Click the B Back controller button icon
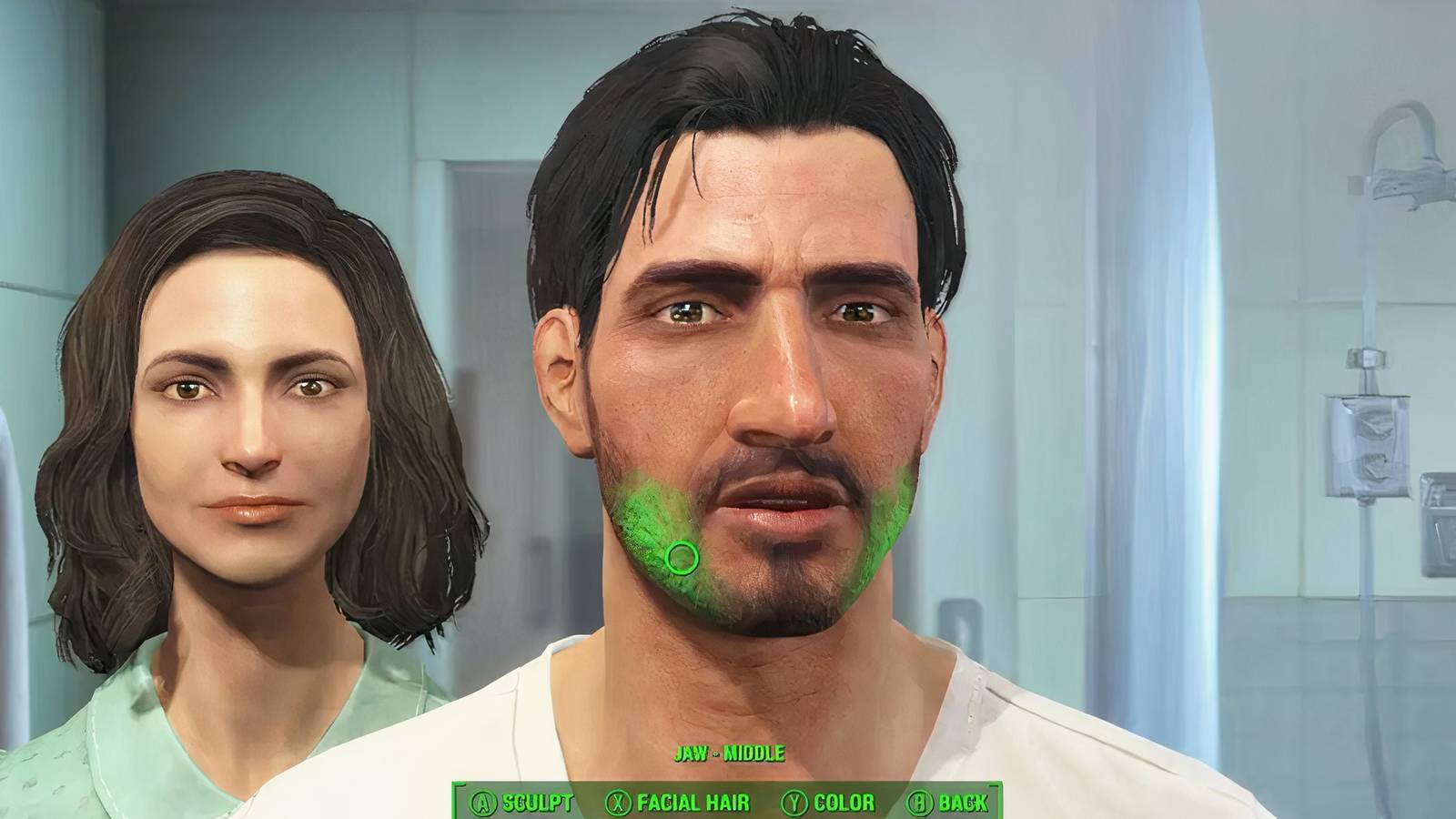The height and width of the screenshot is (819, 1456). (922, 804)
